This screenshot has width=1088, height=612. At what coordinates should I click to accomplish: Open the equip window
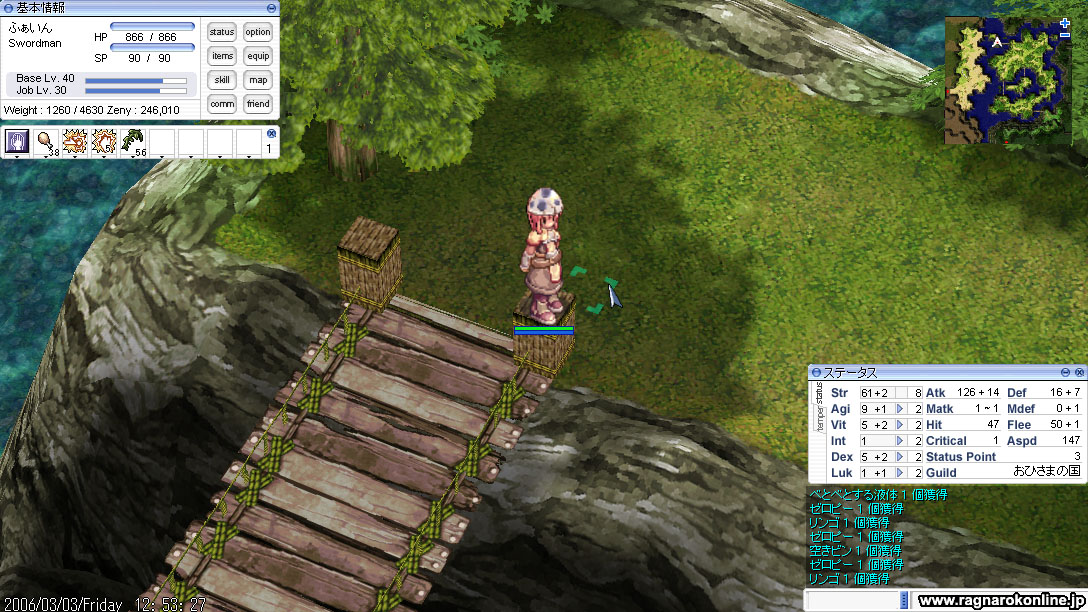tap(258, 56)
